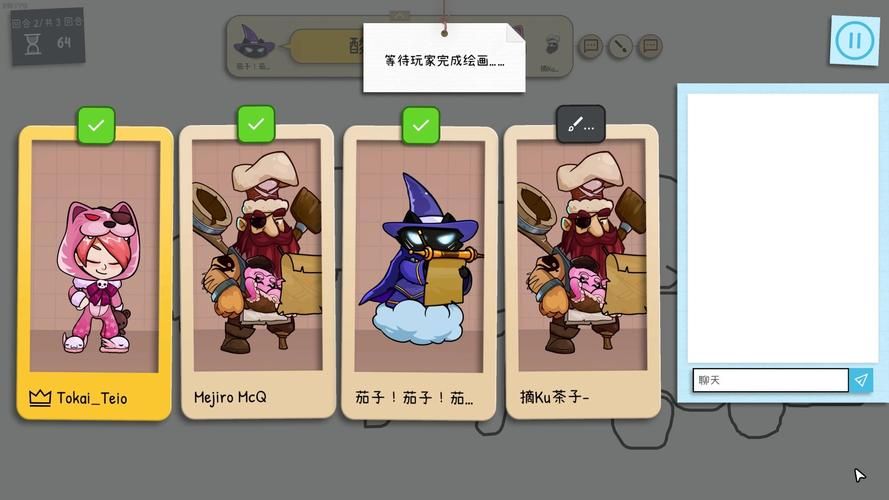Screen dimensions: 889x500
Task: Click the brush icon round button
Action: click(x=620, y=46)
